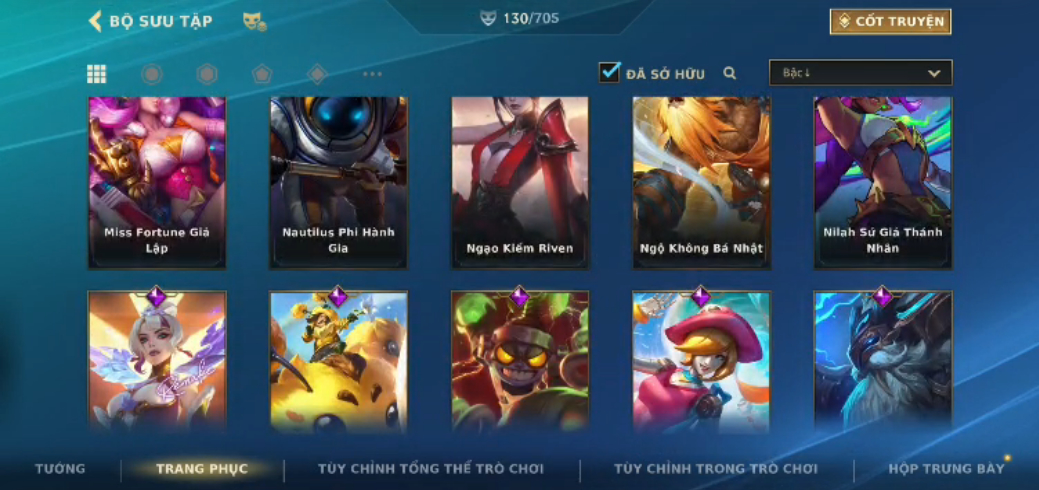Switch to the Trang Phục tab
This screenshot has width=1039, height=490.
(x=202, y=468)
